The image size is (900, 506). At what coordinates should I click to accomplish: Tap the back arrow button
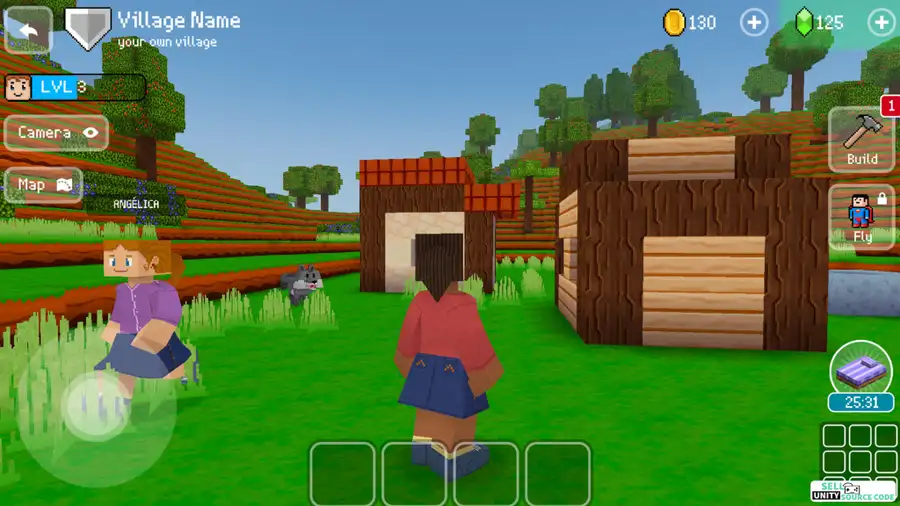pos(27,30)
